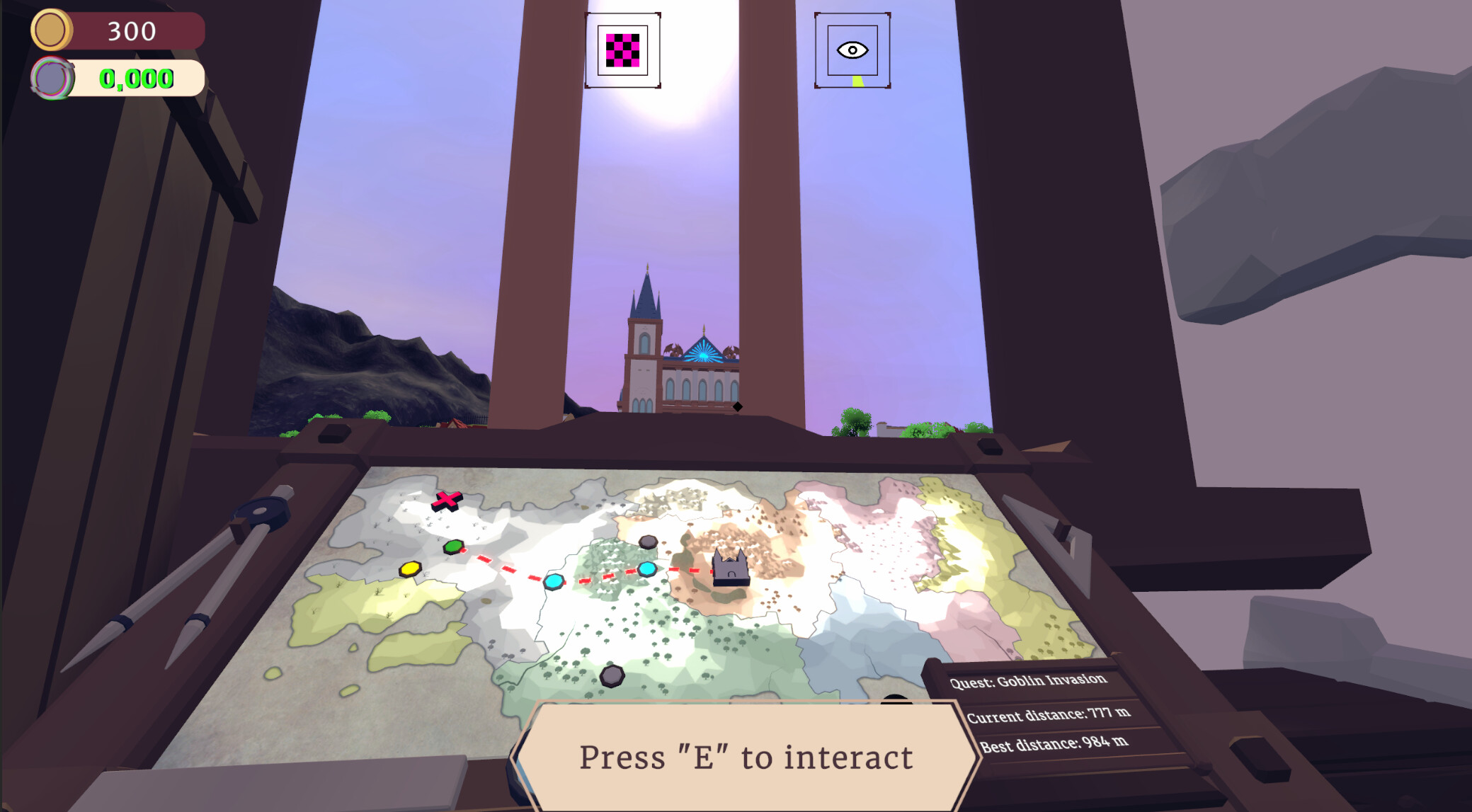The height and width of the screenshot is (812, 1472).
Task: Click the red X destination marker on the map
Action: (x=448, y=501)
